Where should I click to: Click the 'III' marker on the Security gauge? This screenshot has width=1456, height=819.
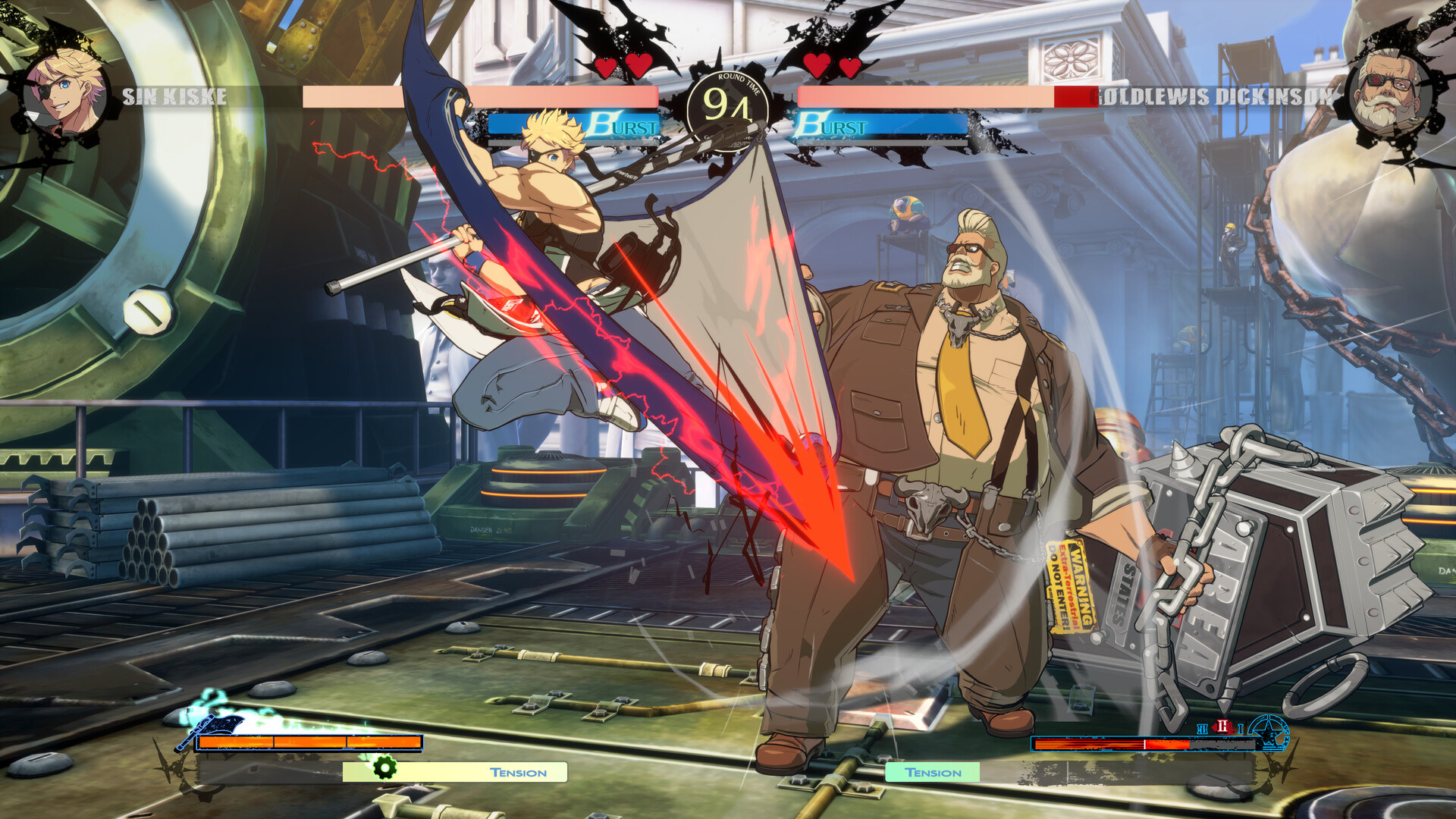1202,729
